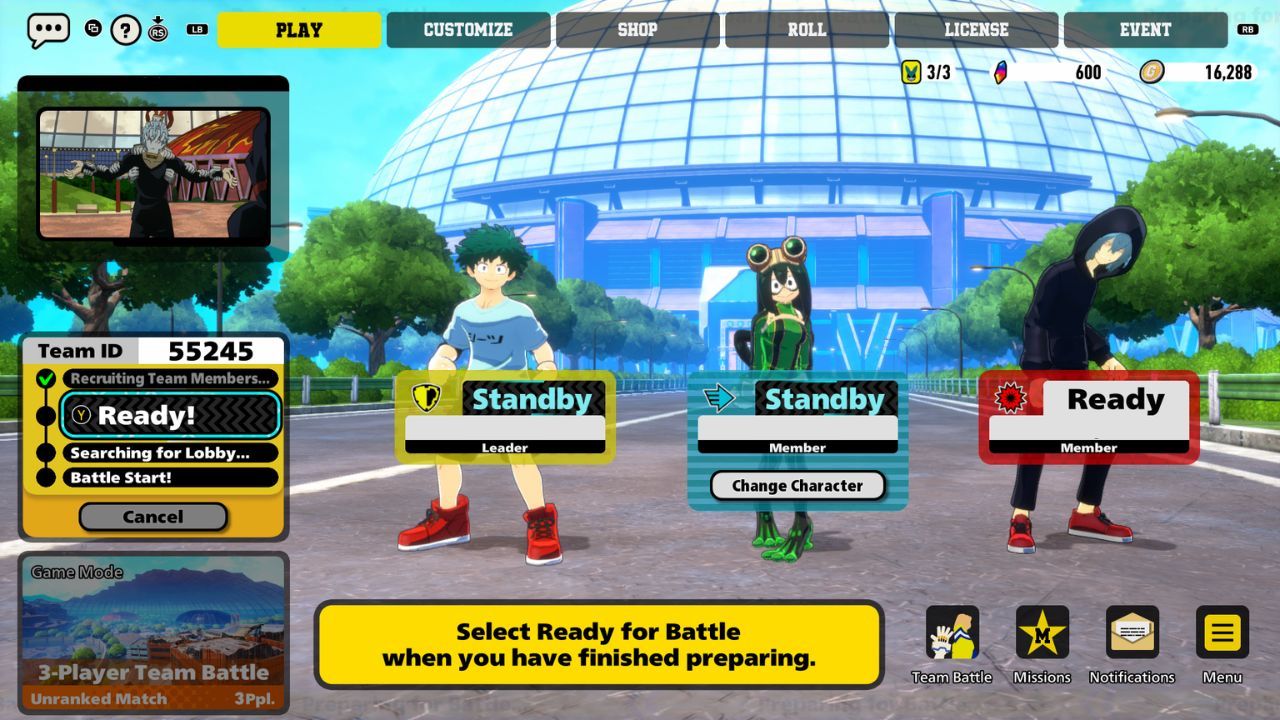The image size is (1280, 720).
Task: Open the help question mark icon
Action: click(x=124, y=29)
